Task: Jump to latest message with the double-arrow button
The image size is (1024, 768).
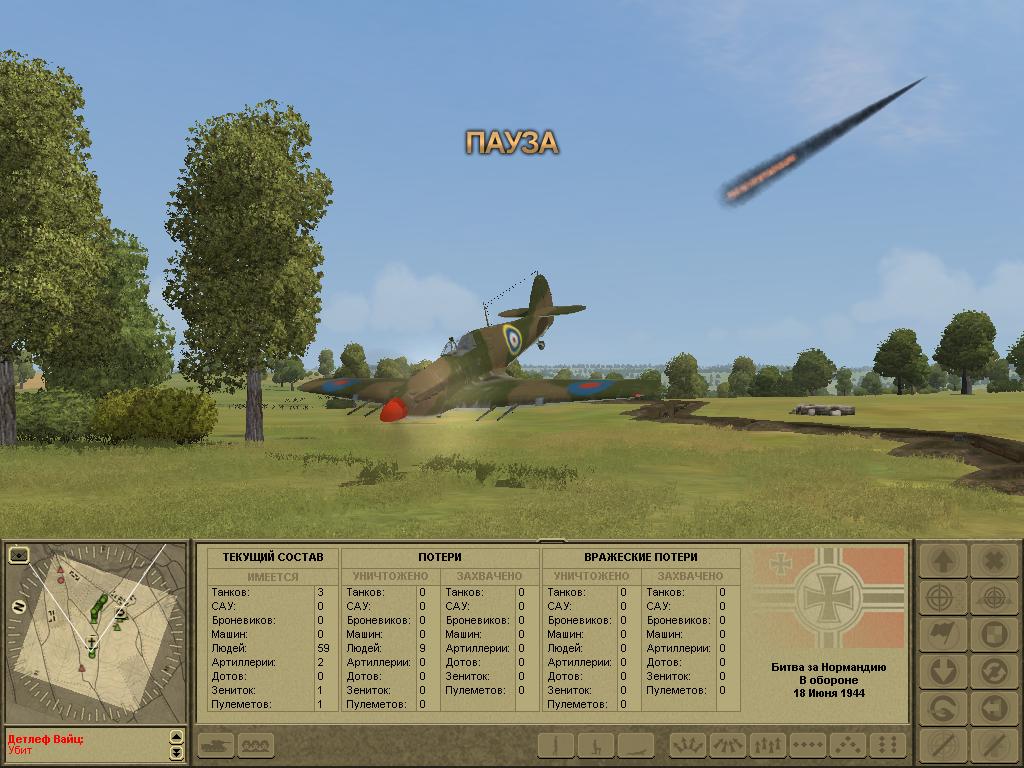Action: click(x=177, y=752)
